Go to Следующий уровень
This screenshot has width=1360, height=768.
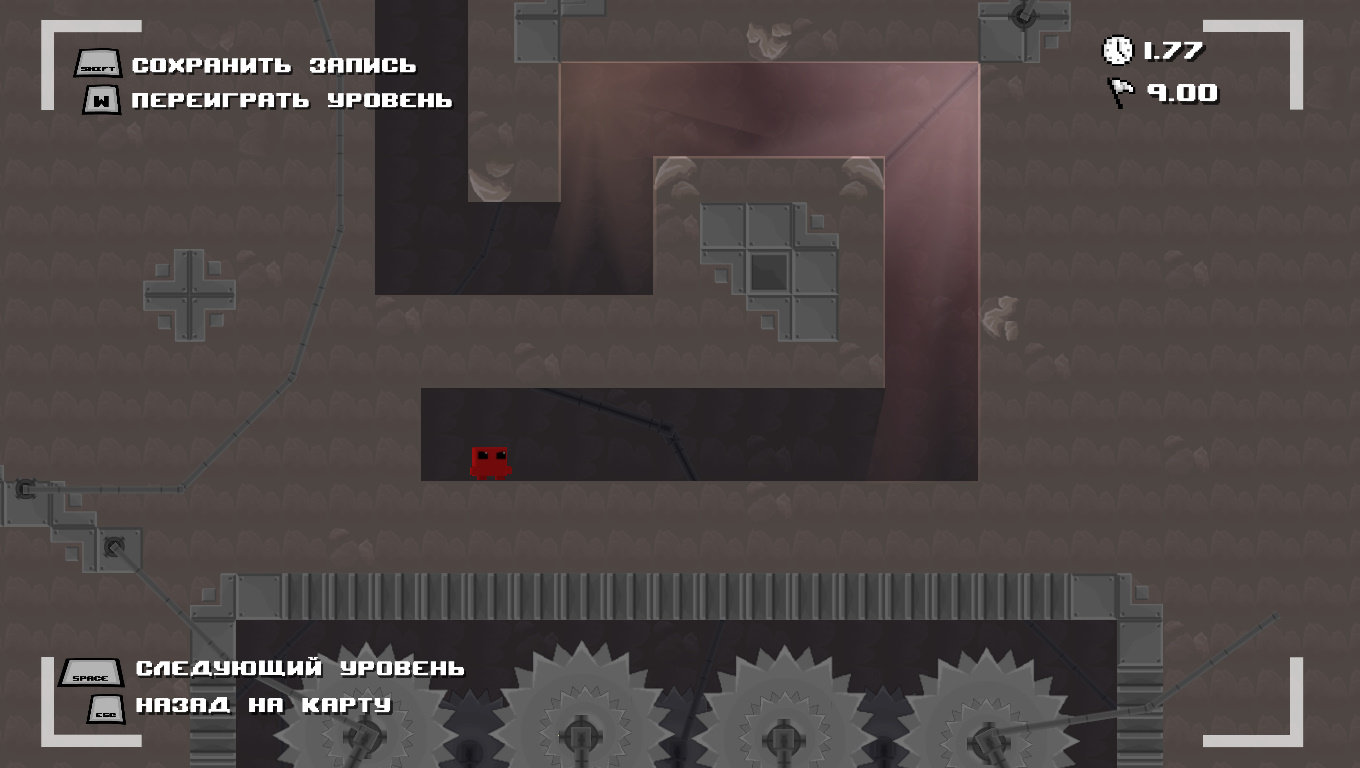(299, 668)
